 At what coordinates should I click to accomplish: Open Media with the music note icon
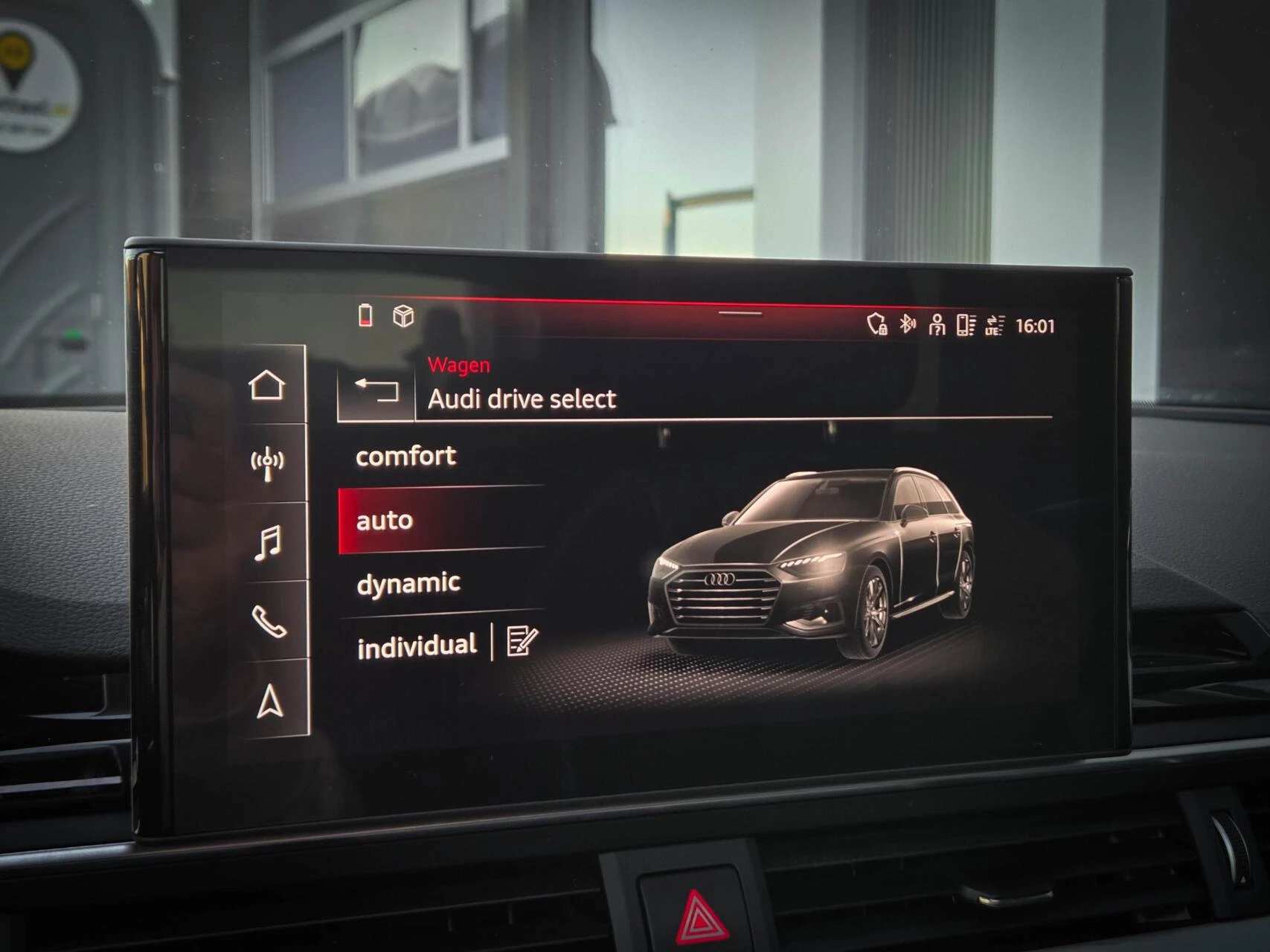269,543
